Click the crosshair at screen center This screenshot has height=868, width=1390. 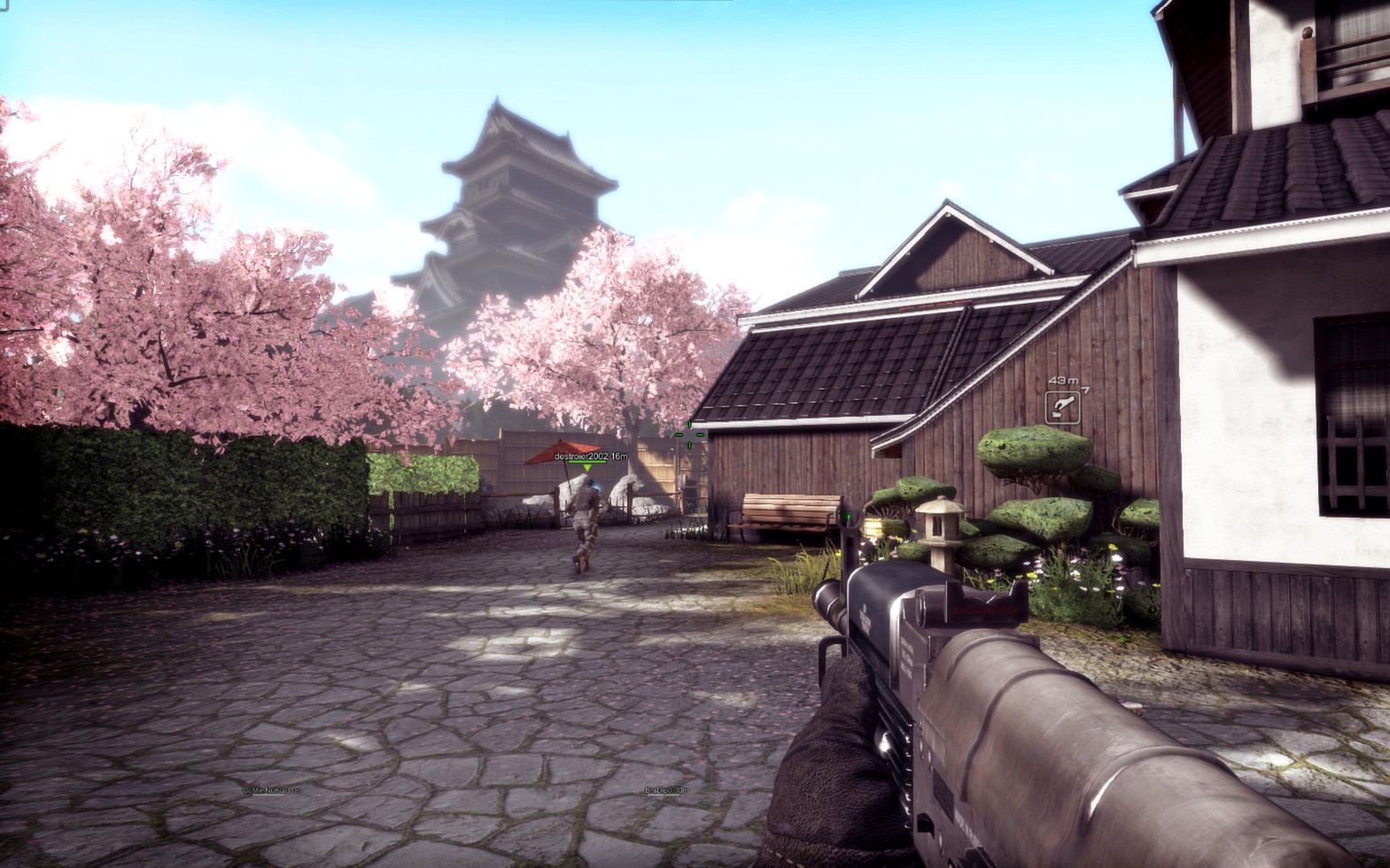pyautogui.click(x=689, y=434)
